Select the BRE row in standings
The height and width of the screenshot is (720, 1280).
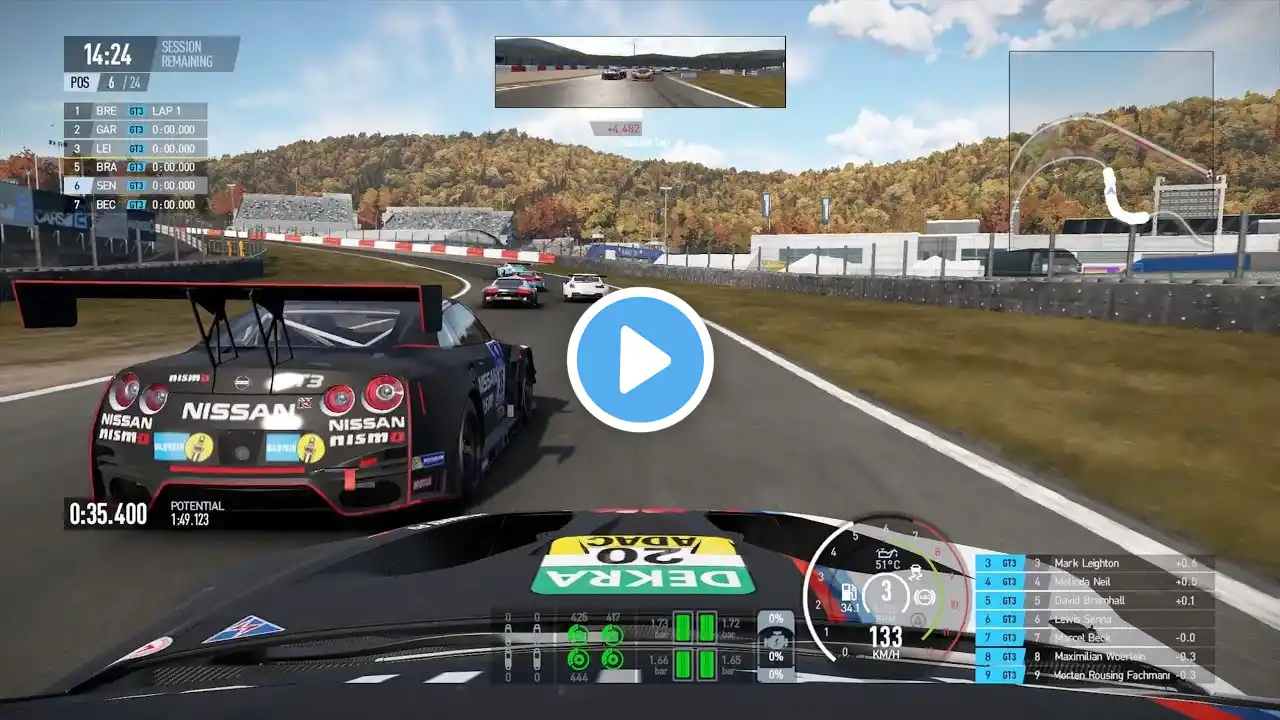(136, 111)
